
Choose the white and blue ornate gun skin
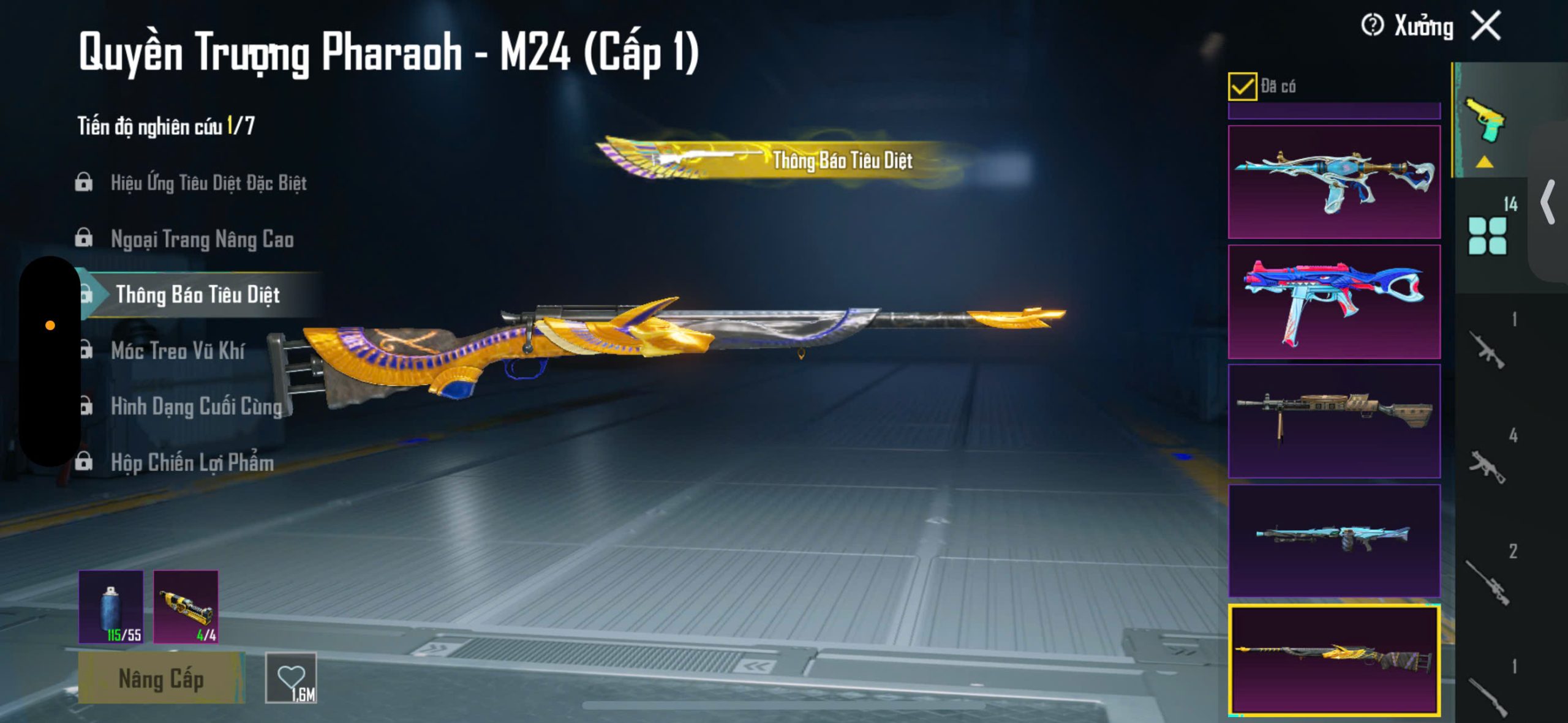1334,182
